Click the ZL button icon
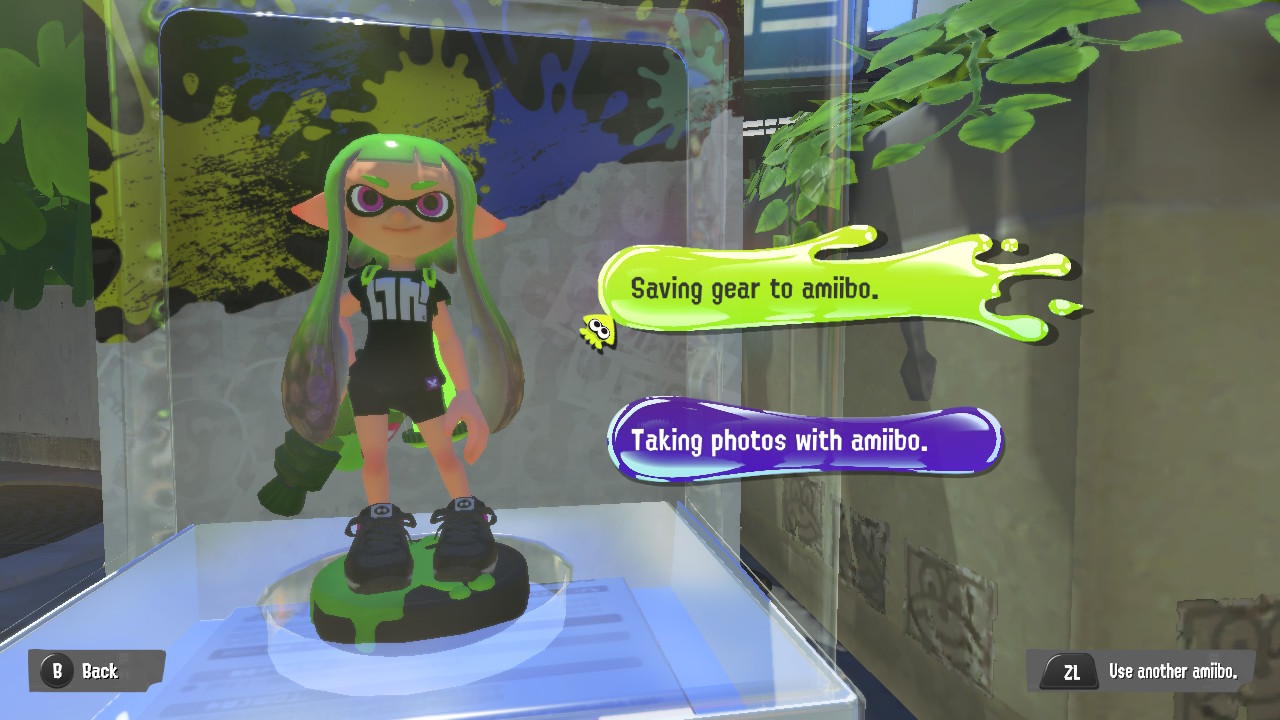 coord(1069,671)
